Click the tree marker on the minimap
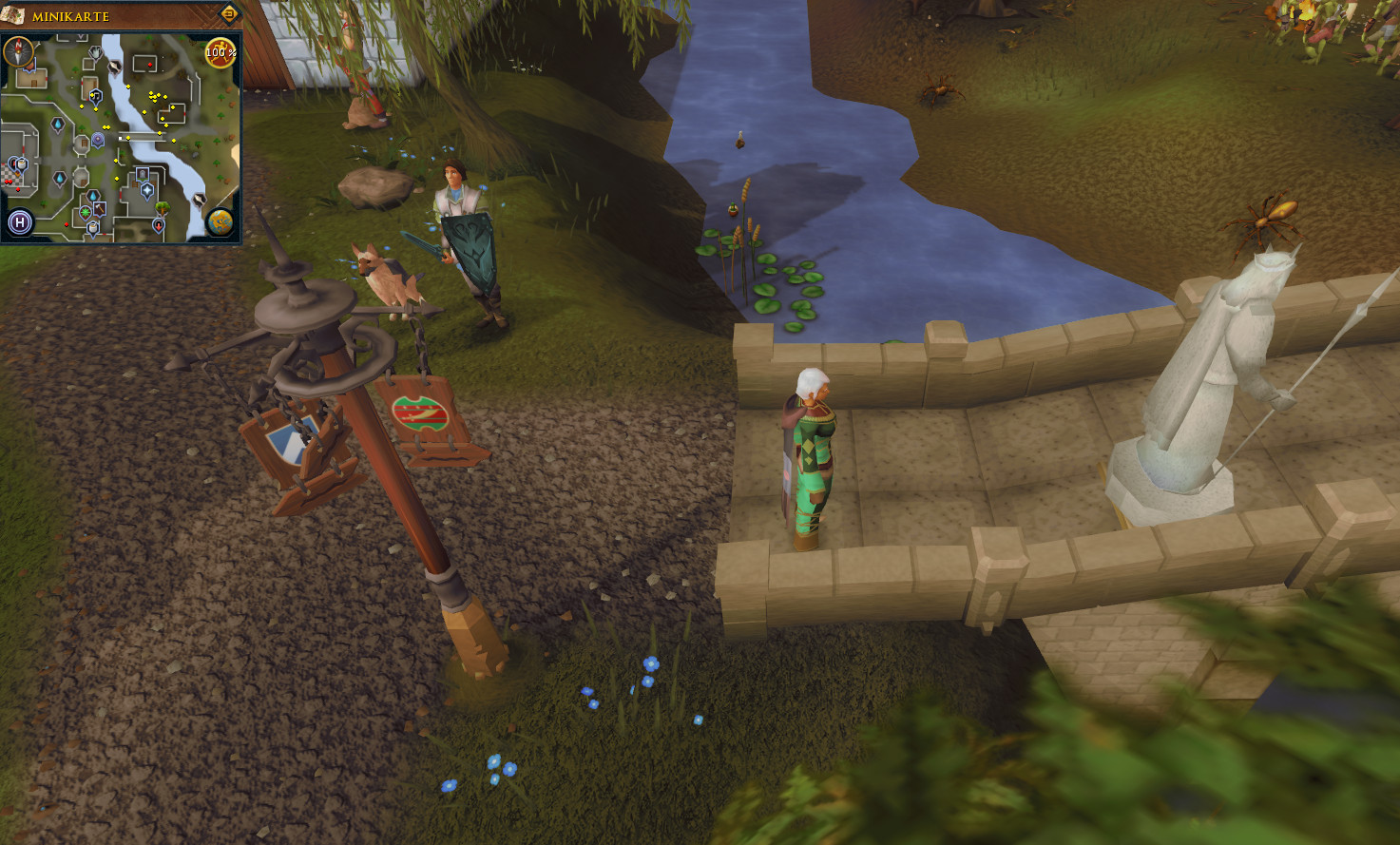The width and height of the screenshot is (1400, 845). pos(163,208)
